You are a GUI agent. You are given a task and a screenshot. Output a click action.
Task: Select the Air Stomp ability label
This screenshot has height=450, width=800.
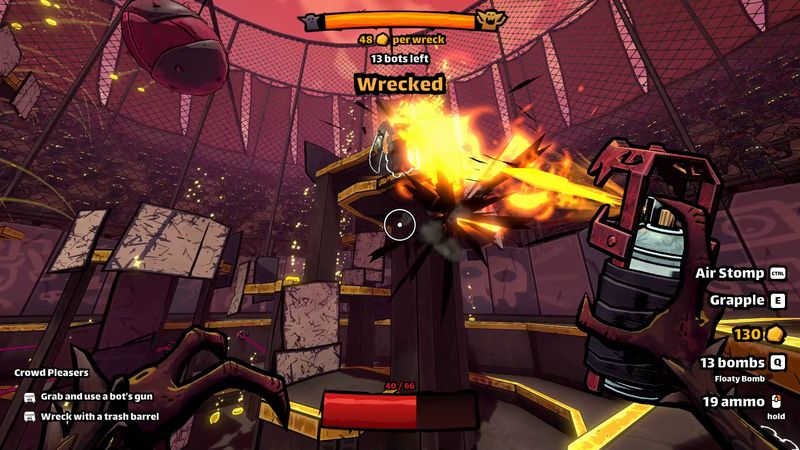pos(730,273)
